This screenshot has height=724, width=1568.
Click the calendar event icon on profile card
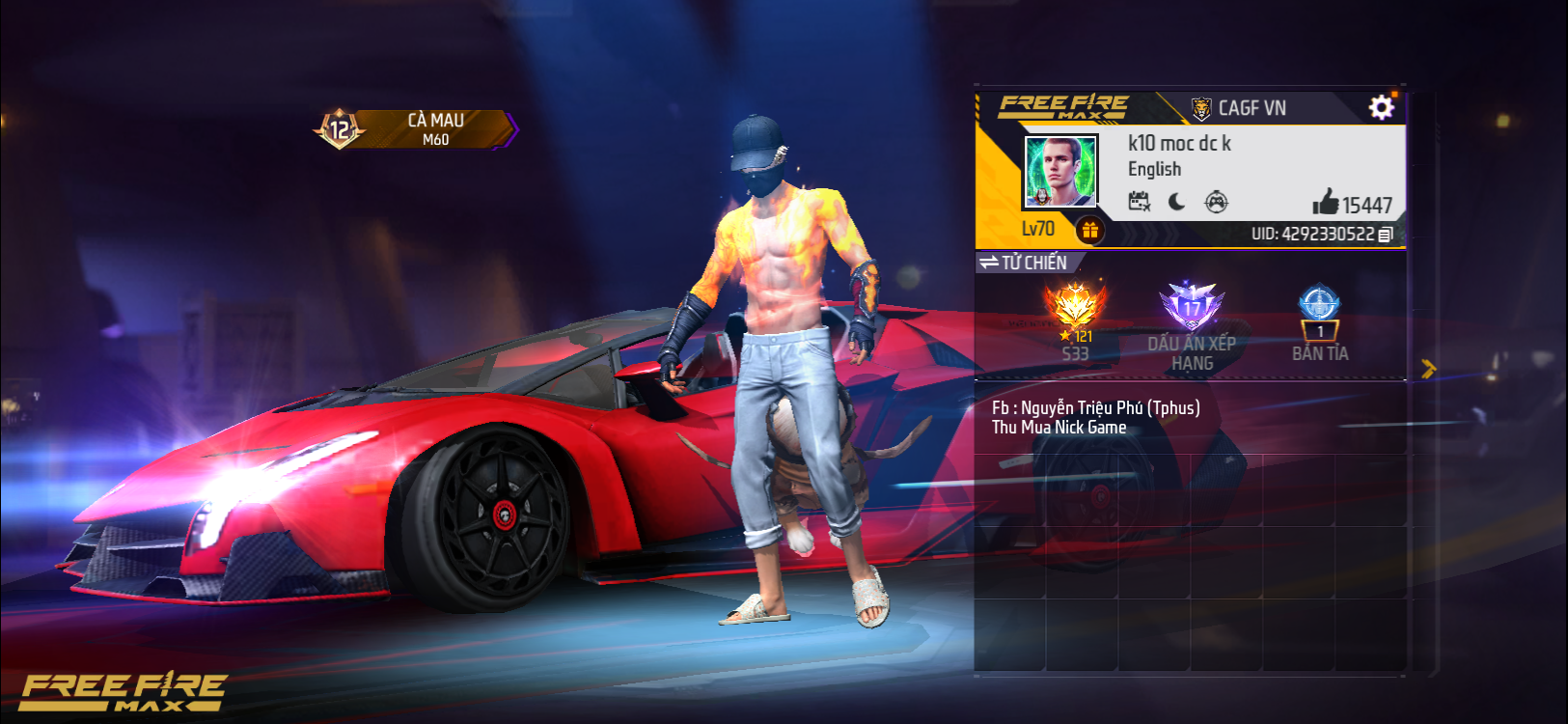tap(1140, 201)
